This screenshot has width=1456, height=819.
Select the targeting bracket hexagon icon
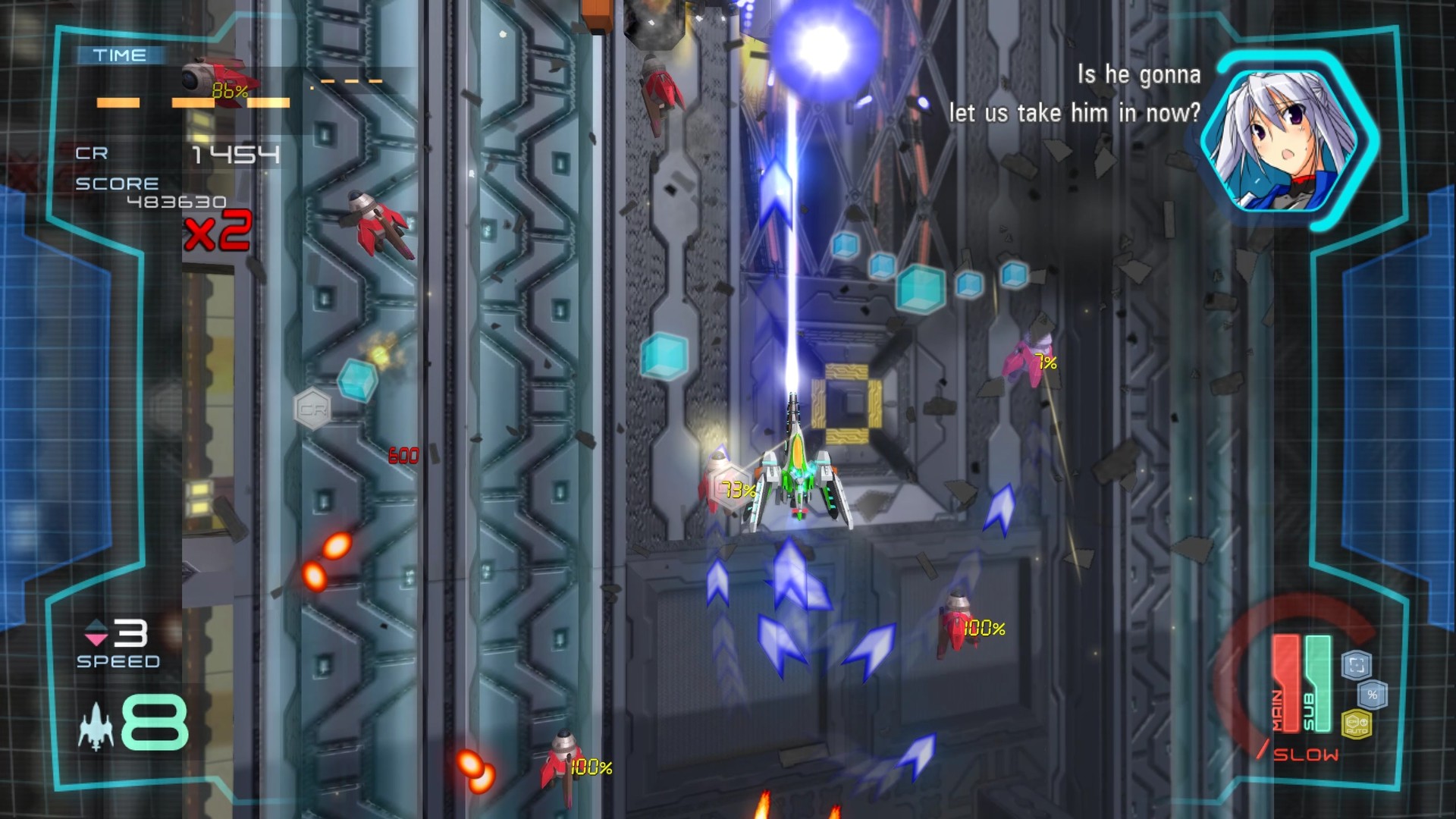1355,664
